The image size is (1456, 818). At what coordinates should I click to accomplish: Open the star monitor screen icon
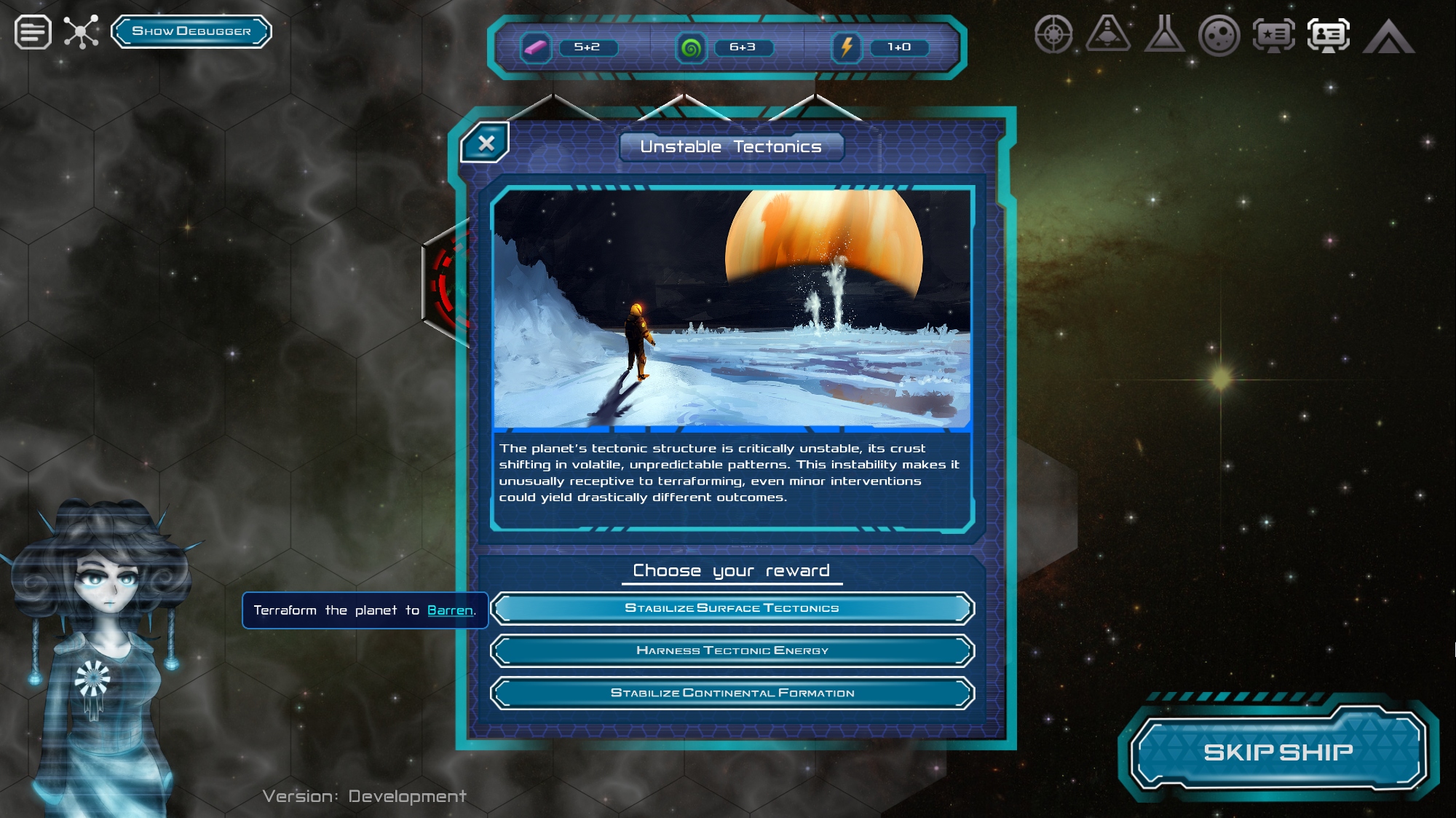pyautogui.click(x=1273, y=35)
